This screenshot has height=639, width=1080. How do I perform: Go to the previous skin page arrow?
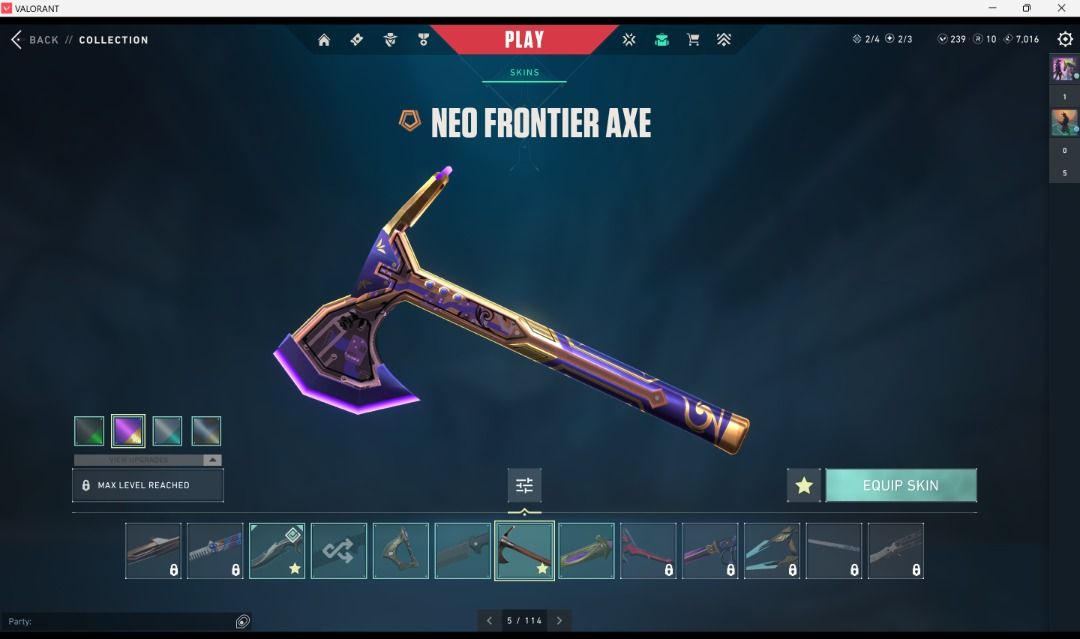(489, 621)
